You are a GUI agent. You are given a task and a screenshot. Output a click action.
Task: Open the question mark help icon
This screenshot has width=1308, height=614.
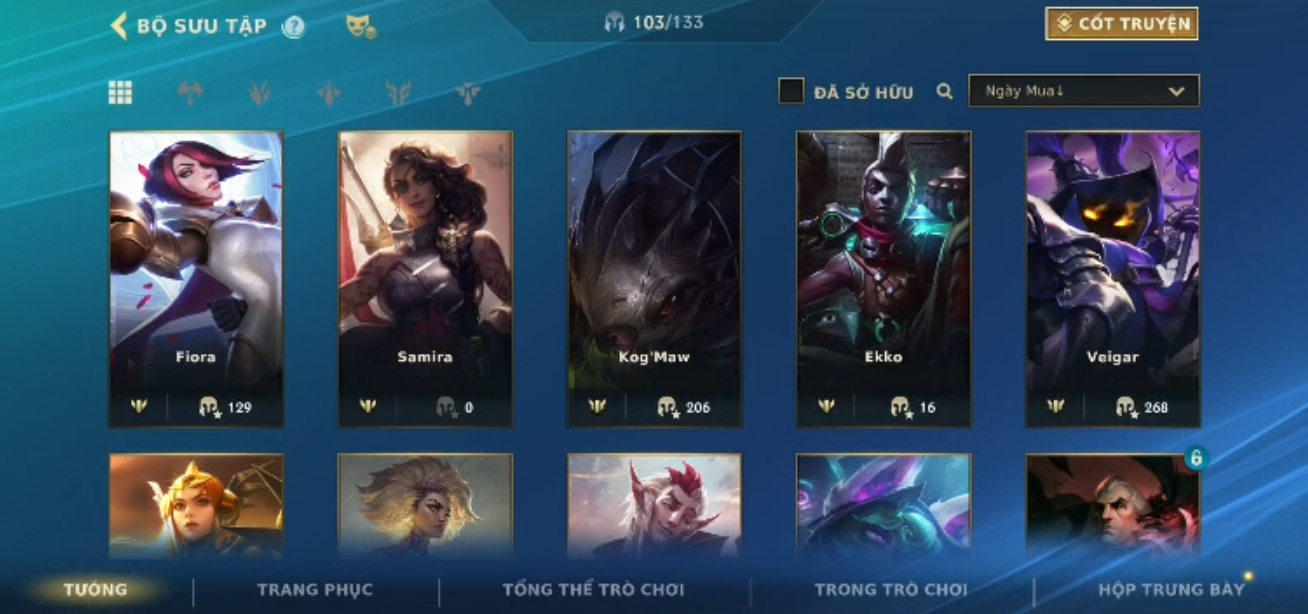tap(293, 27)
